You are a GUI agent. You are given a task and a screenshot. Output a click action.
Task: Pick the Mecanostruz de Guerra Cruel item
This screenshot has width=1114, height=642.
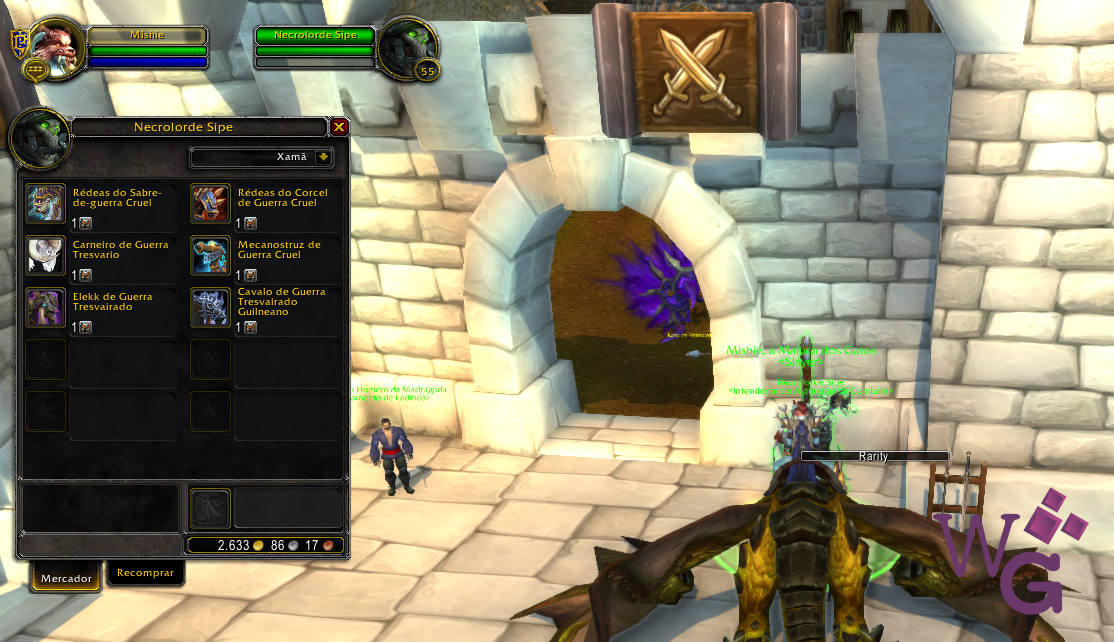[210, 255]
